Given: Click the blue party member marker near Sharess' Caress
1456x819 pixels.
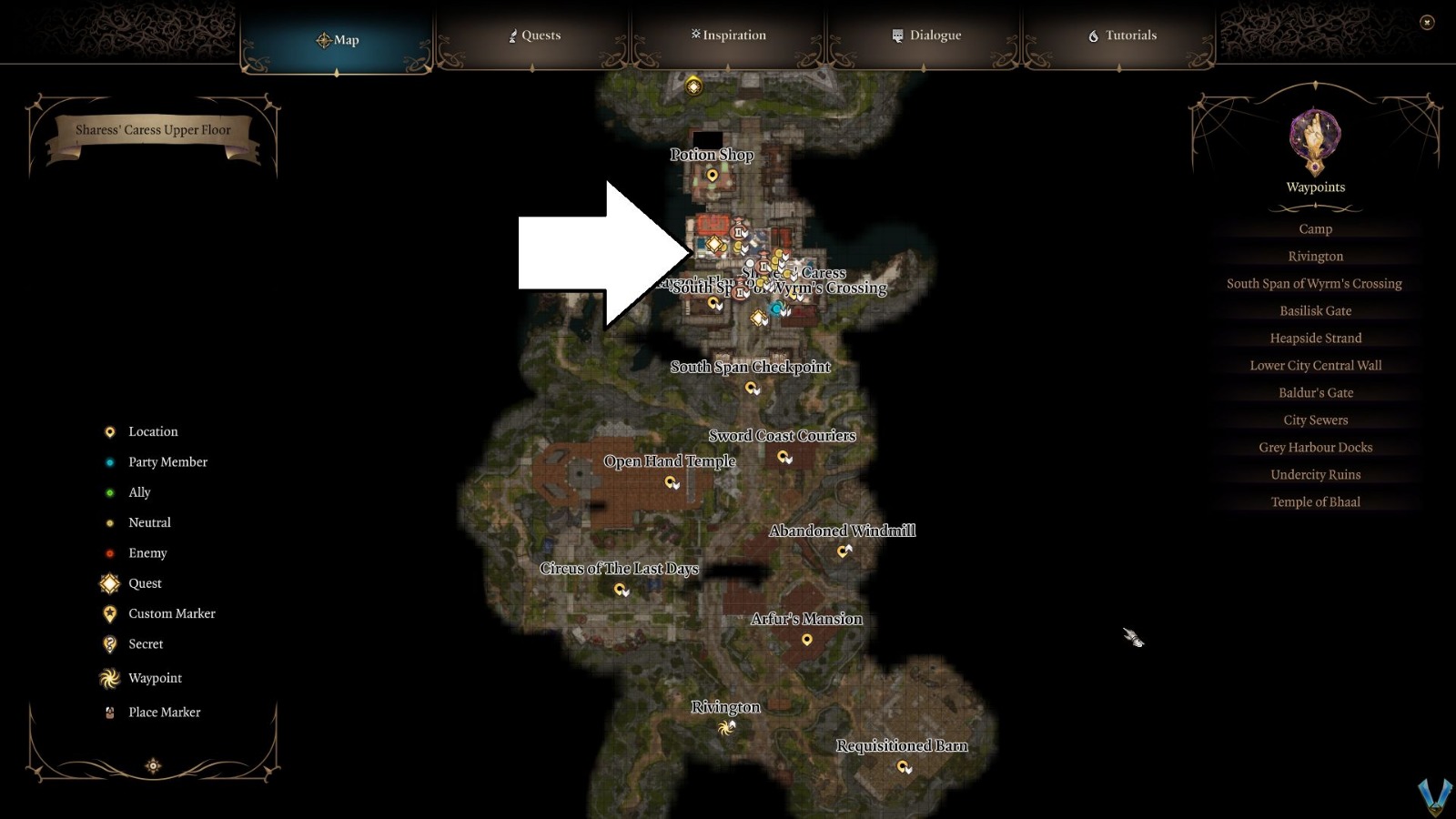Looking at the screenshot, I should coord(774,308).
